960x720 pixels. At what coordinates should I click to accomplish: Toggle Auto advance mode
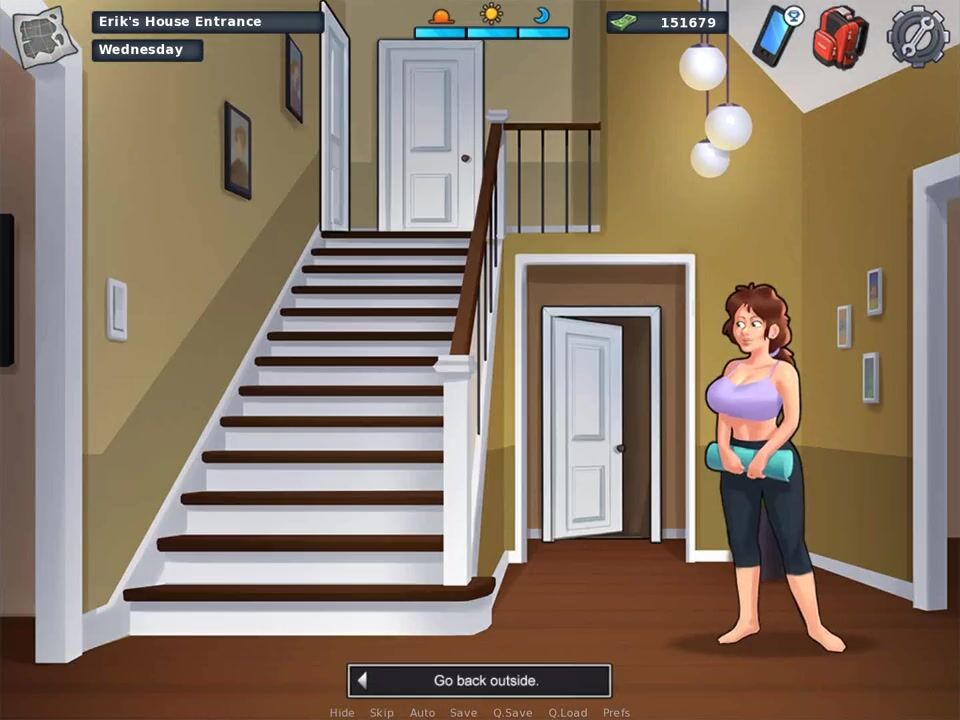[422, 713]
